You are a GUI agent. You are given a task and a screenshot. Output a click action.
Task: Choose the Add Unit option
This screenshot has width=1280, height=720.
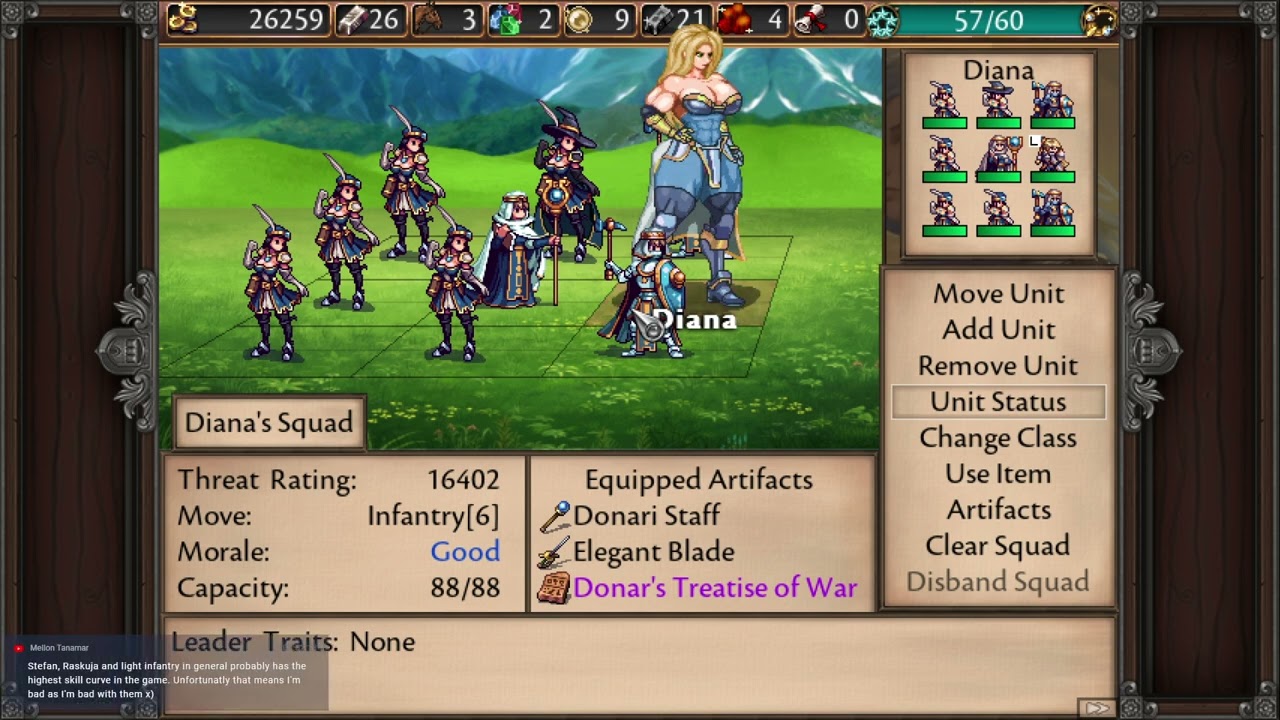pos(998,330)
